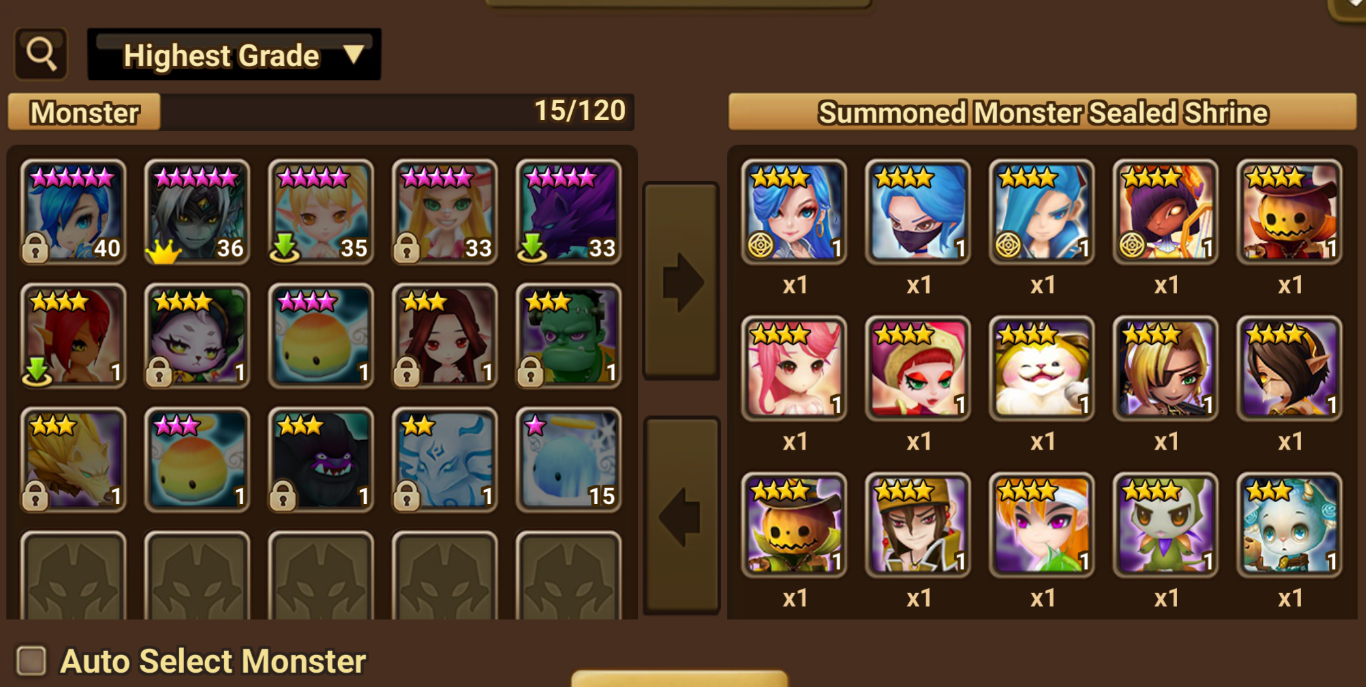Choose the pink-haired fairy in shrine
Image resolution: width=1366 pixels, height=687 pixels.
(794, 368)
